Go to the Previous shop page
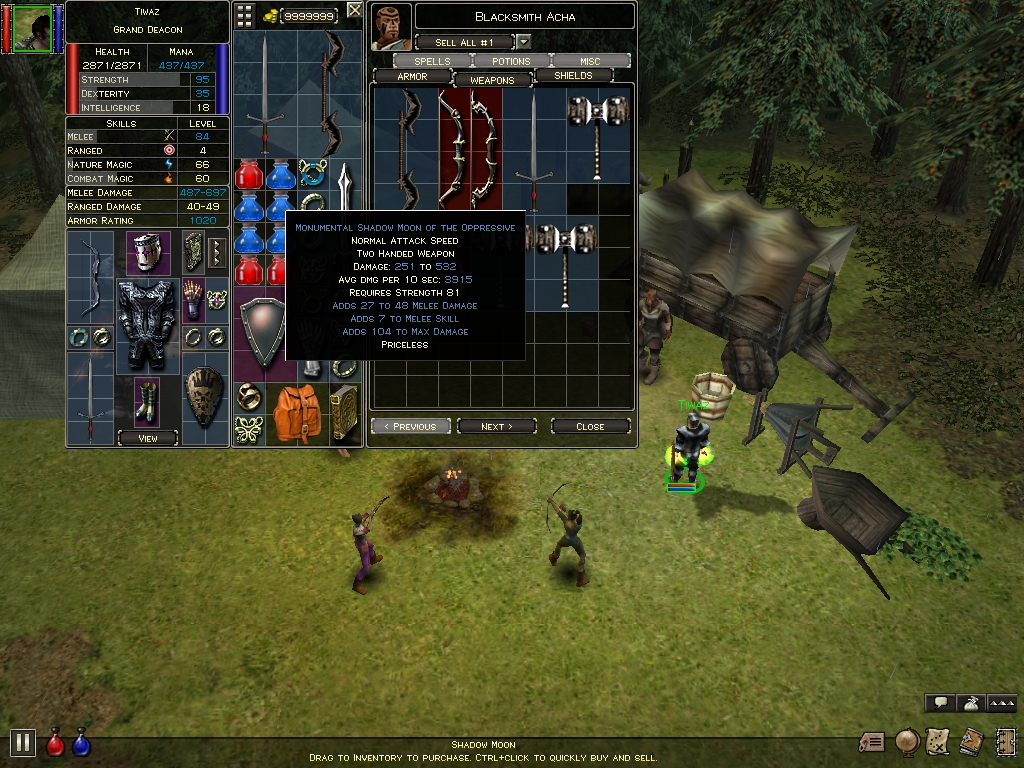 click(x=411, y=426)
